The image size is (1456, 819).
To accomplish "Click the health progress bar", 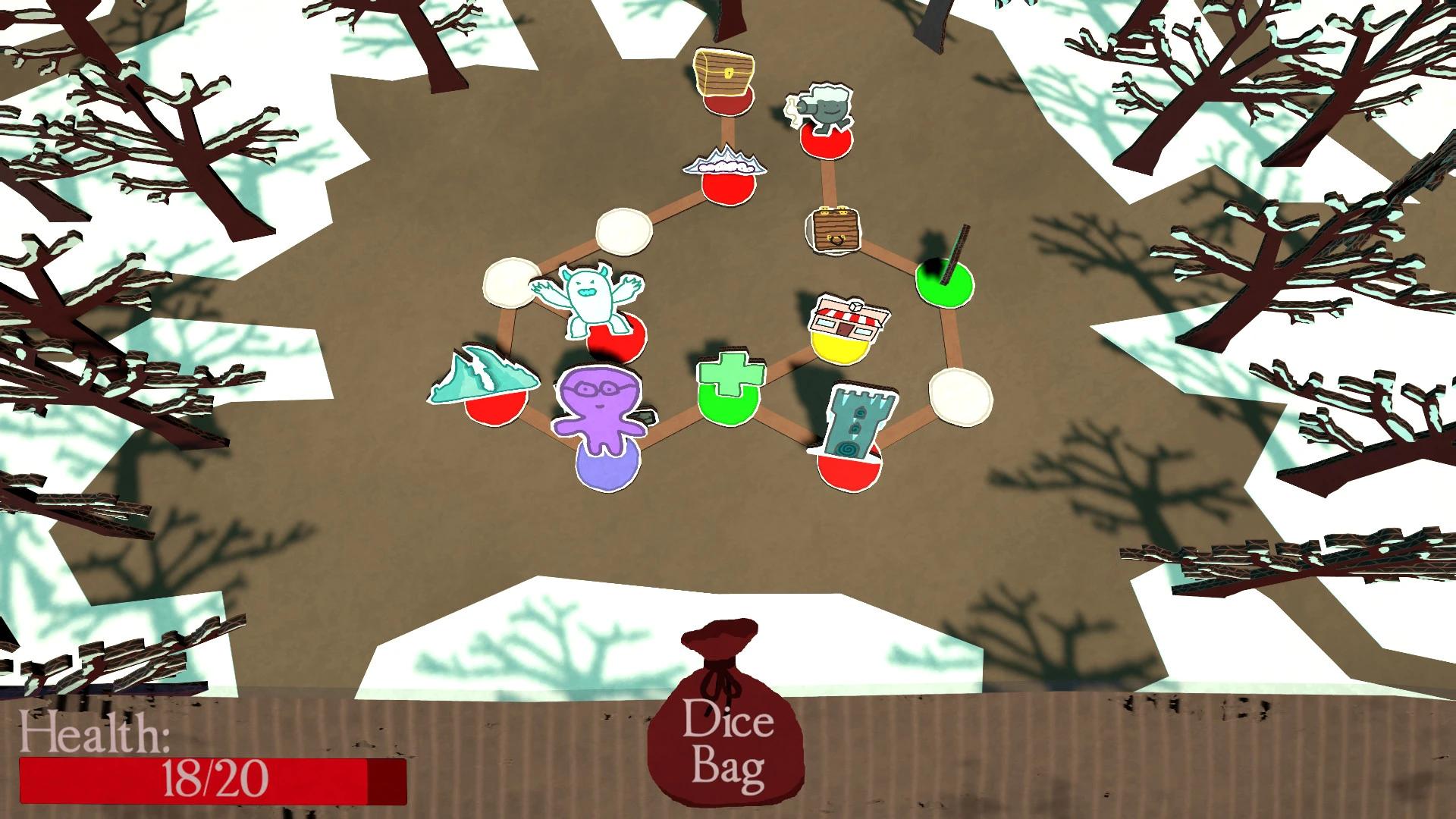I will (x=205, y=781).
